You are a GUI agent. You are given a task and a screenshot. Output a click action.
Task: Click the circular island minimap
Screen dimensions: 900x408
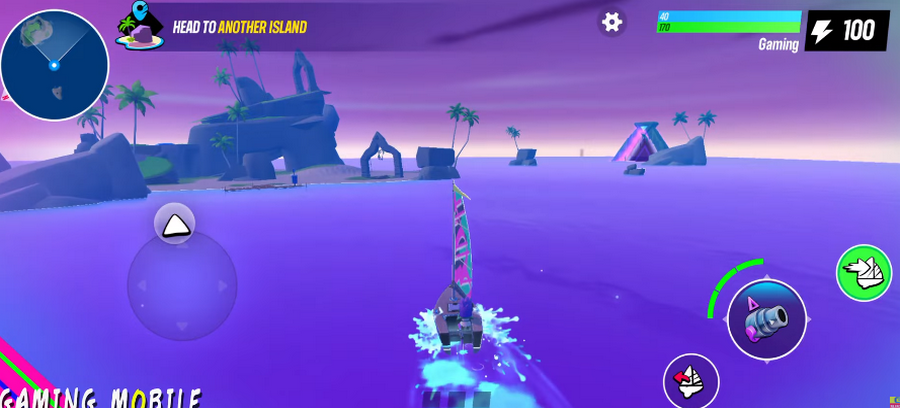(55, 65)
